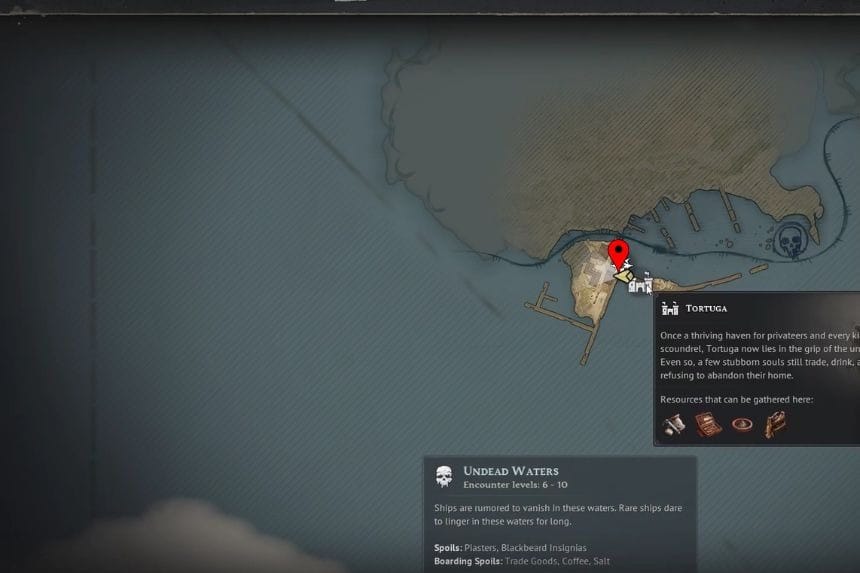Click the red book resource icon
The width and height of the screenshot is (860, 573).
[x=708, y=424]
